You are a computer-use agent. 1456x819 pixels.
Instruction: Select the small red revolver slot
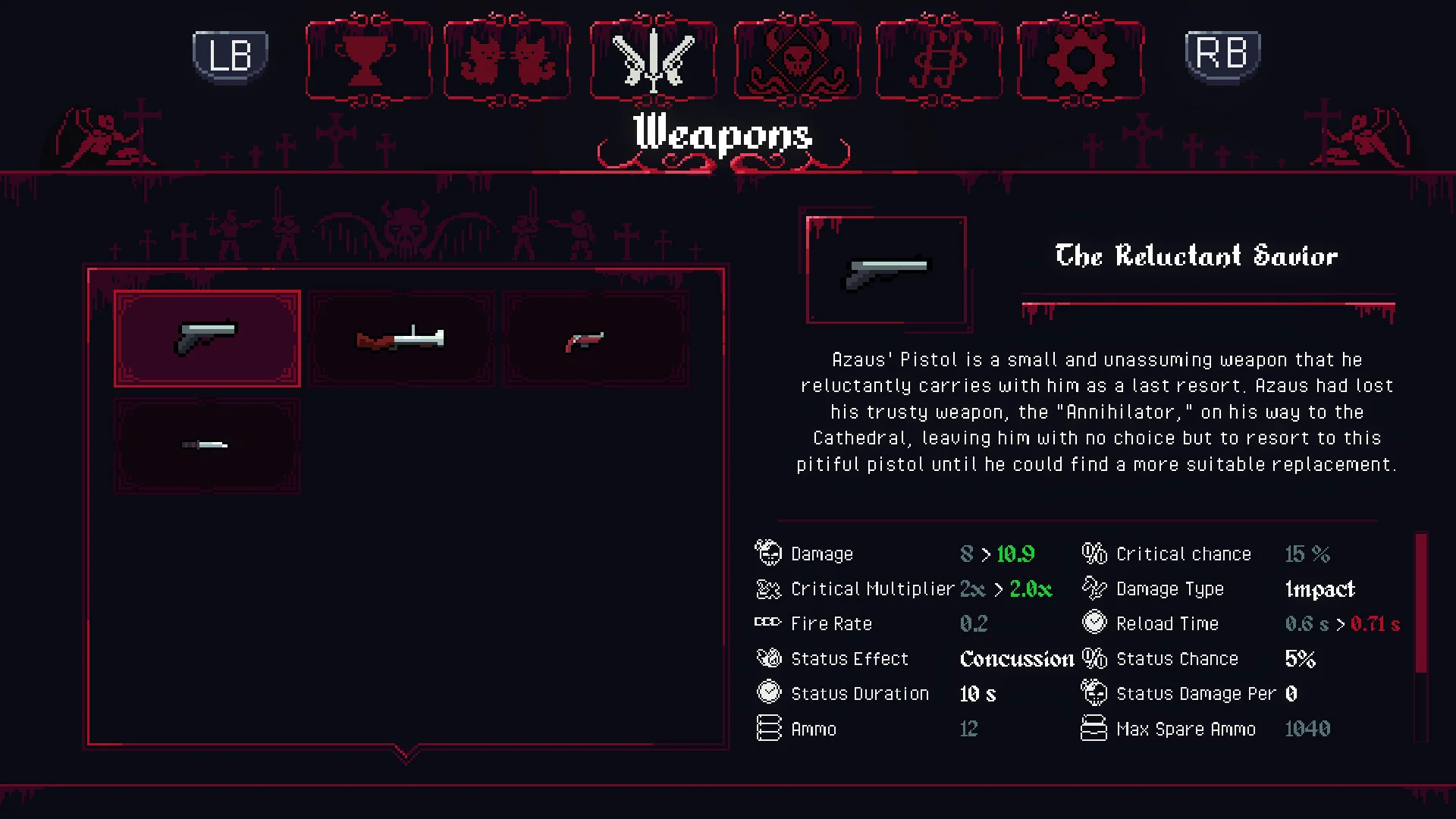[595, 338]
